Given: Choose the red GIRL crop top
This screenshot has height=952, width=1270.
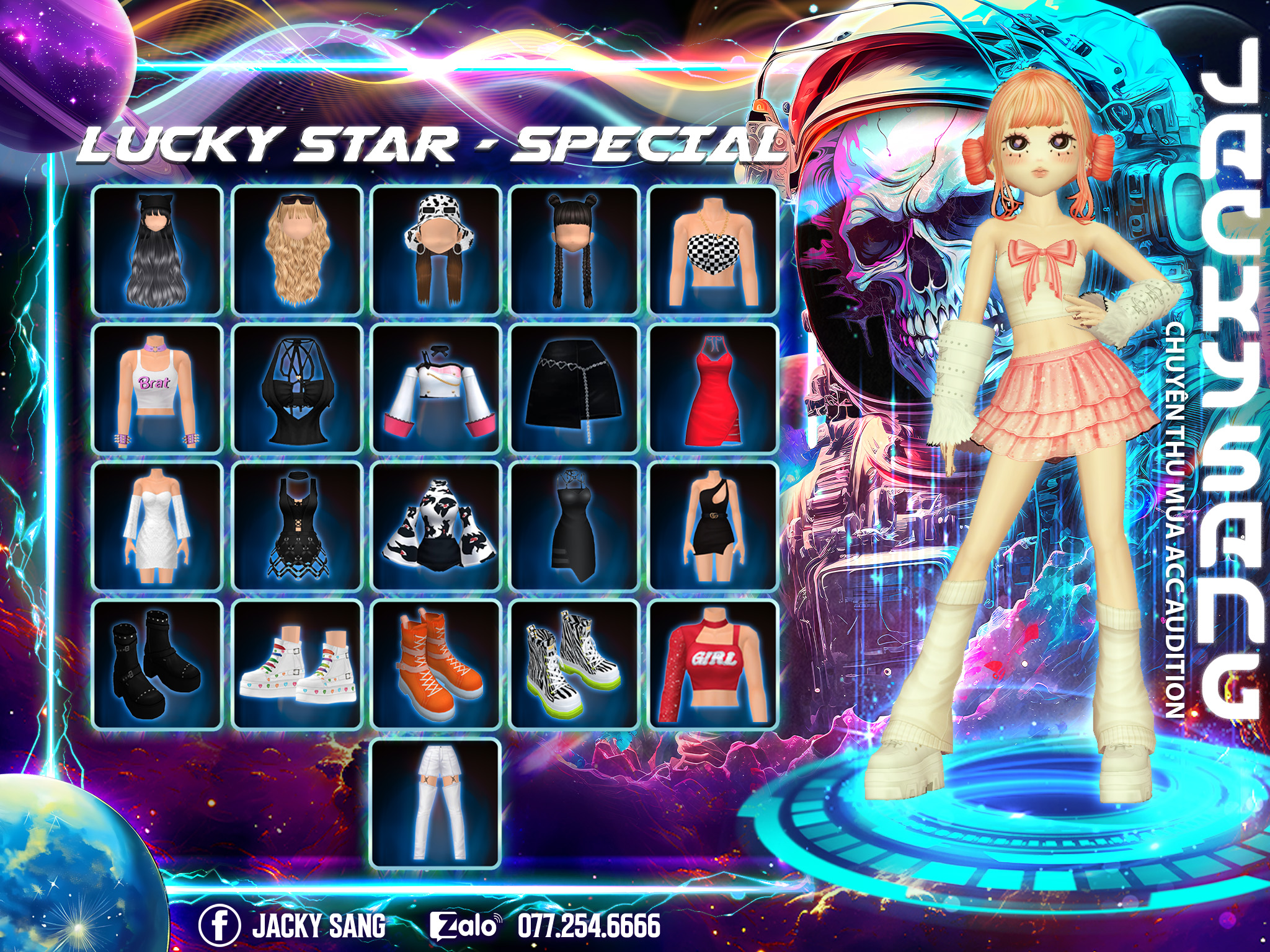Looking at the screenshot, I should click(x=713, y=665).
